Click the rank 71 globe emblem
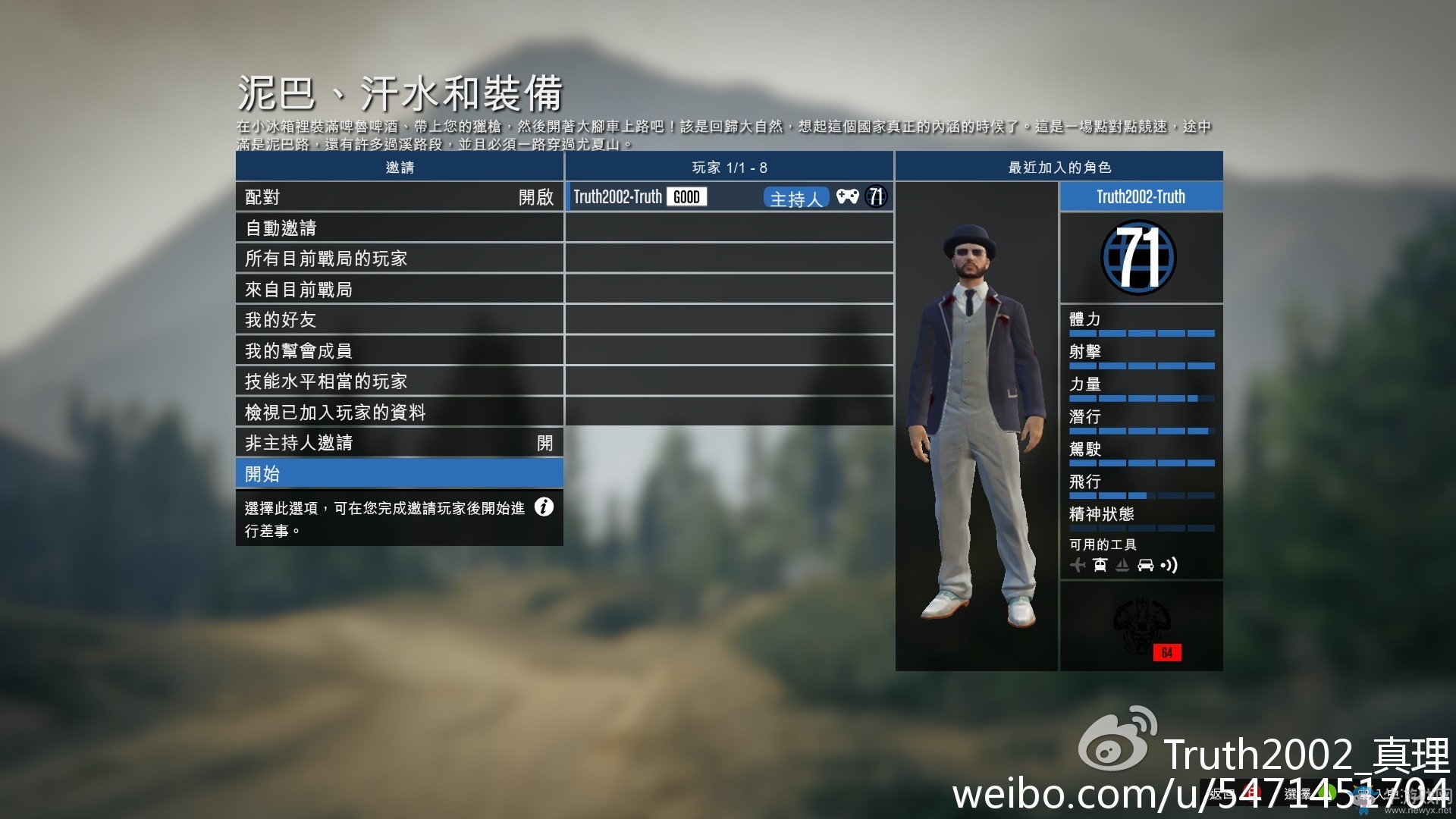Image resolution: width=1456 pixels, height=819 pixels. point(1139,258)
